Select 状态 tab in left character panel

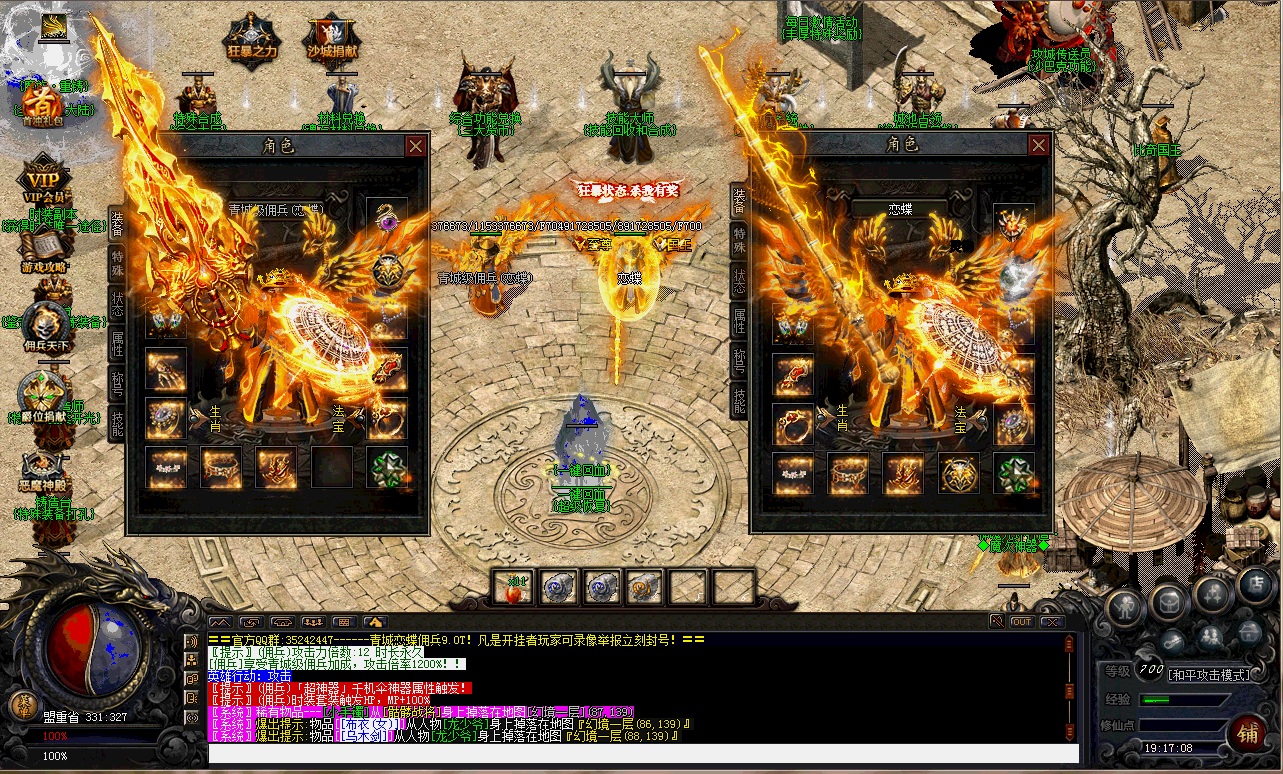116,303
